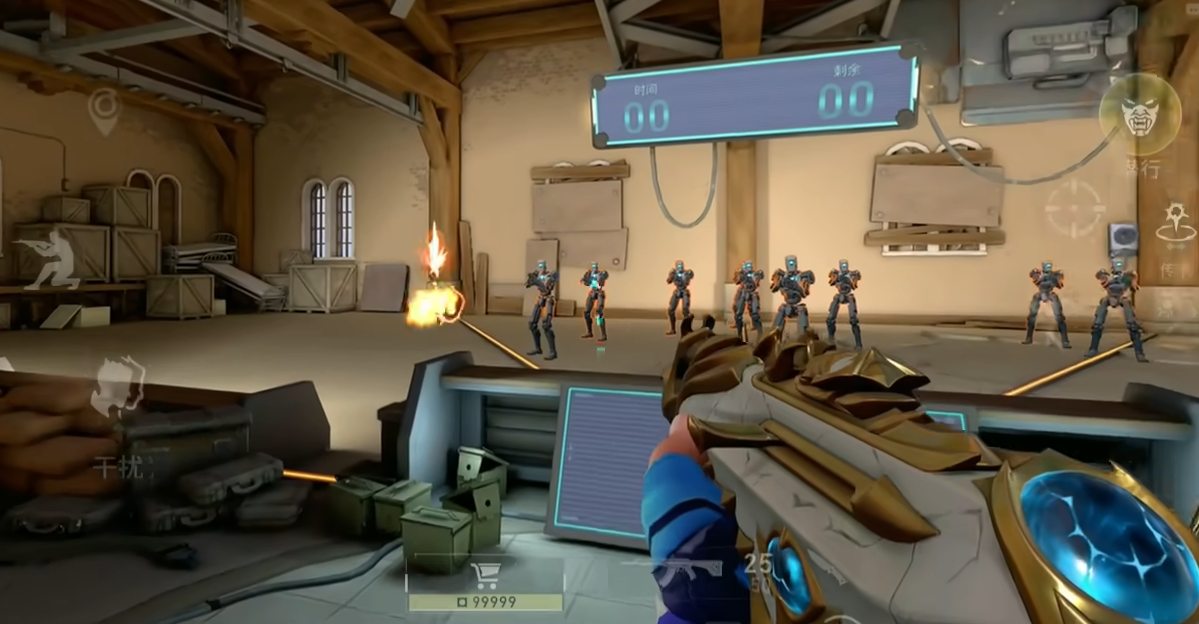1199x624 pixels.
Task: Open the shopping cart buy menu
Action: tap(485, 576)
